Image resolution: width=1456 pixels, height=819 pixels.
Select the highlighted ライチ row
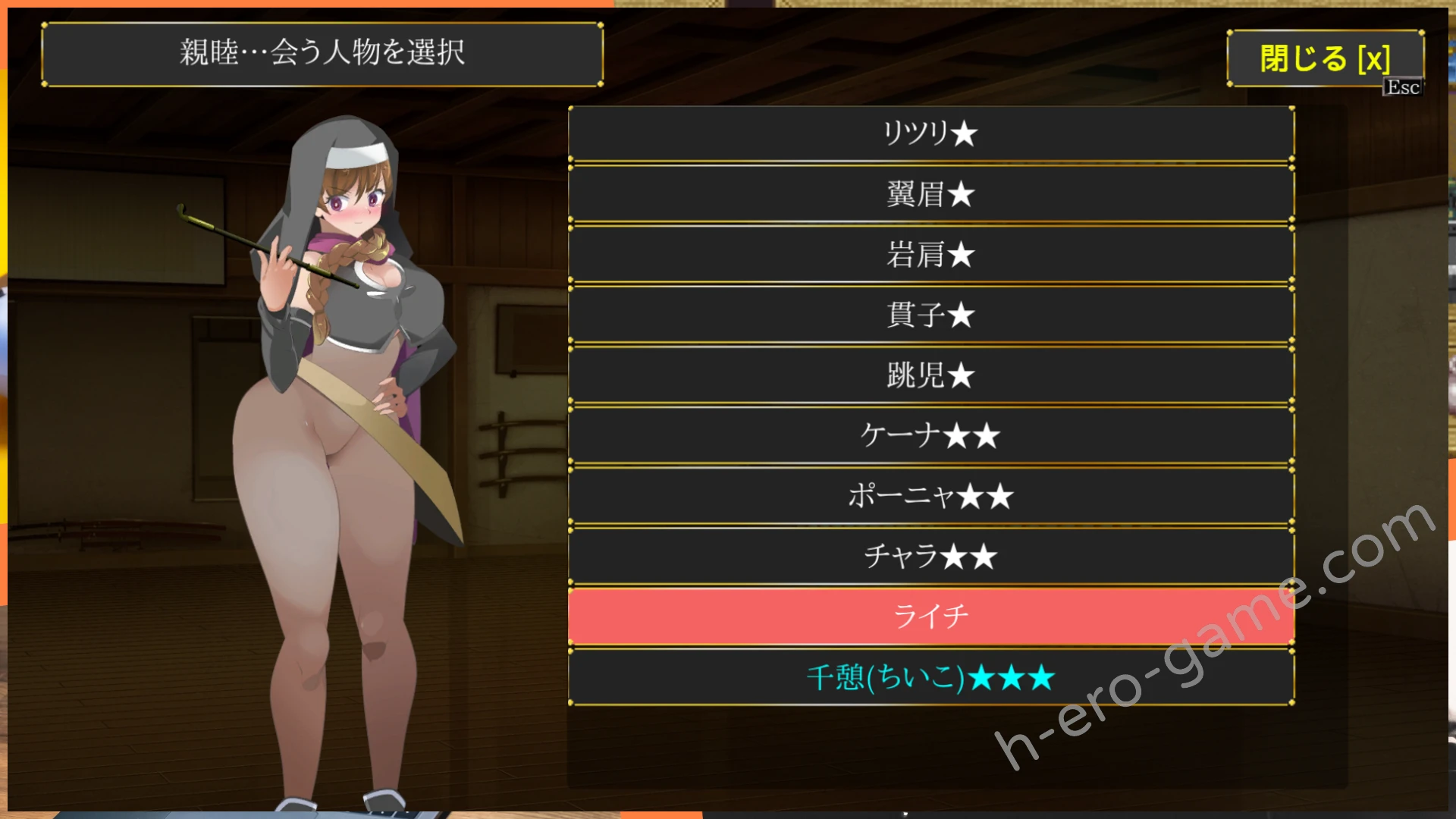click(930, 616)
